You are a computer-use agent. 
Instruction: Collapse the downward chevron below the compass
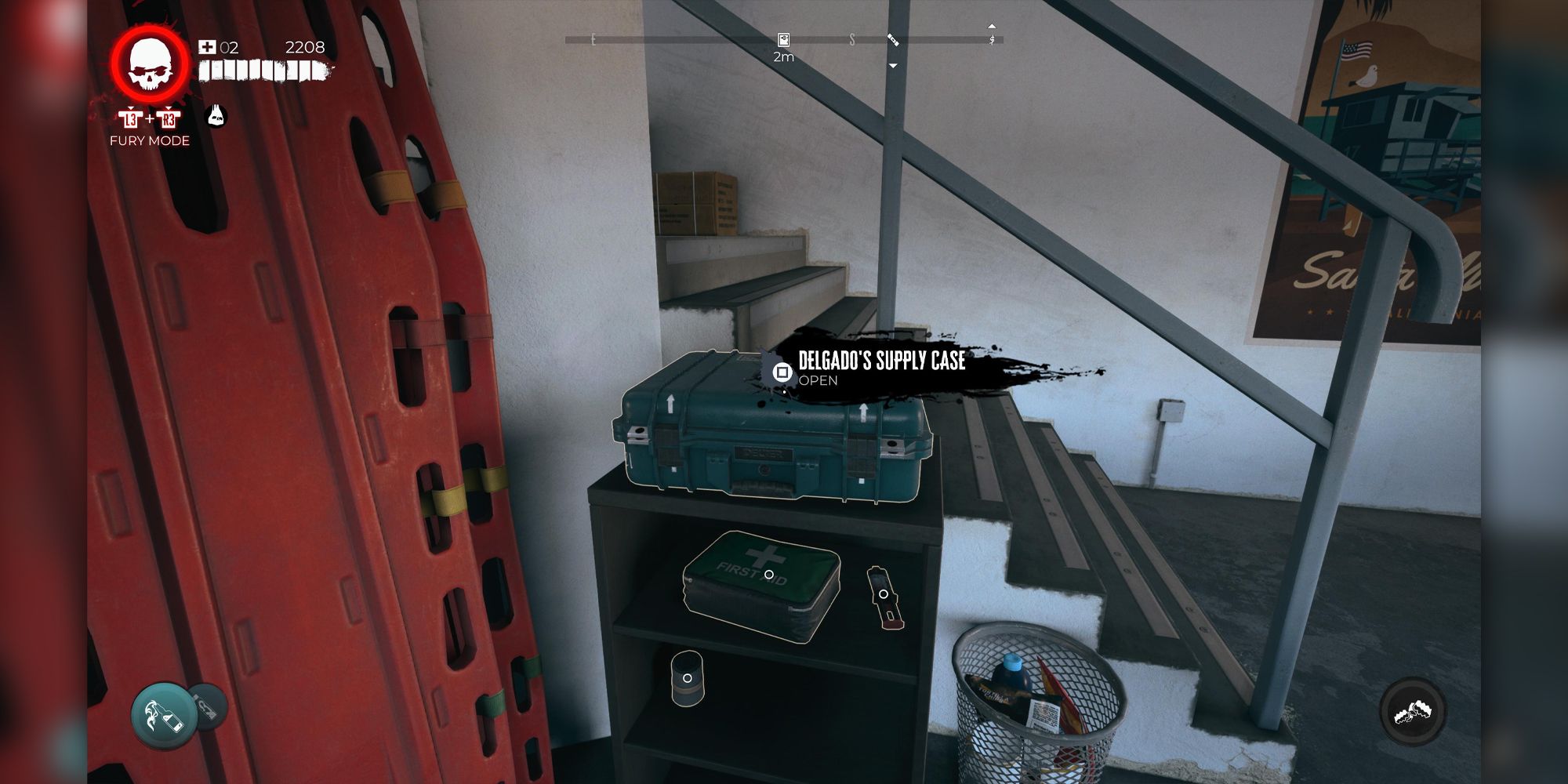pyautogui.click(x=892, y=65)
